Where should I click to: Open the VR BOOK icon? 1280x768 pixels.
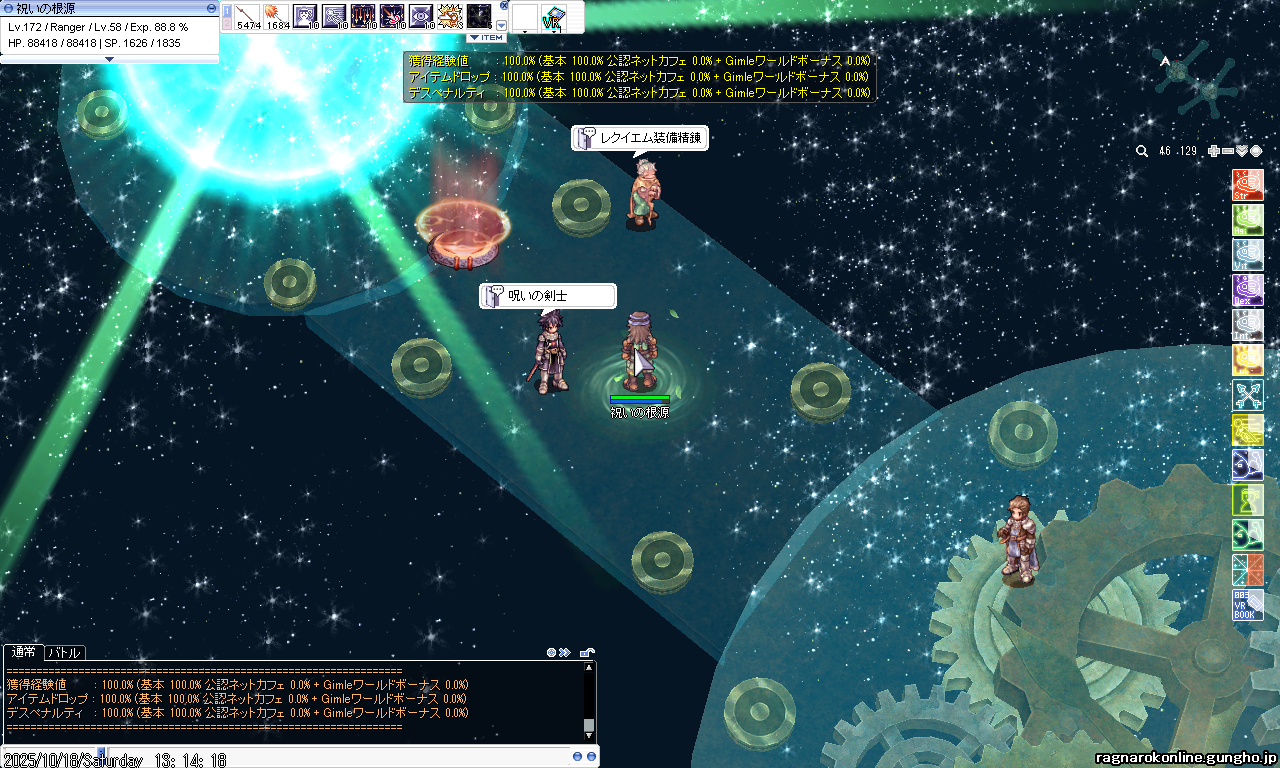1248,605
